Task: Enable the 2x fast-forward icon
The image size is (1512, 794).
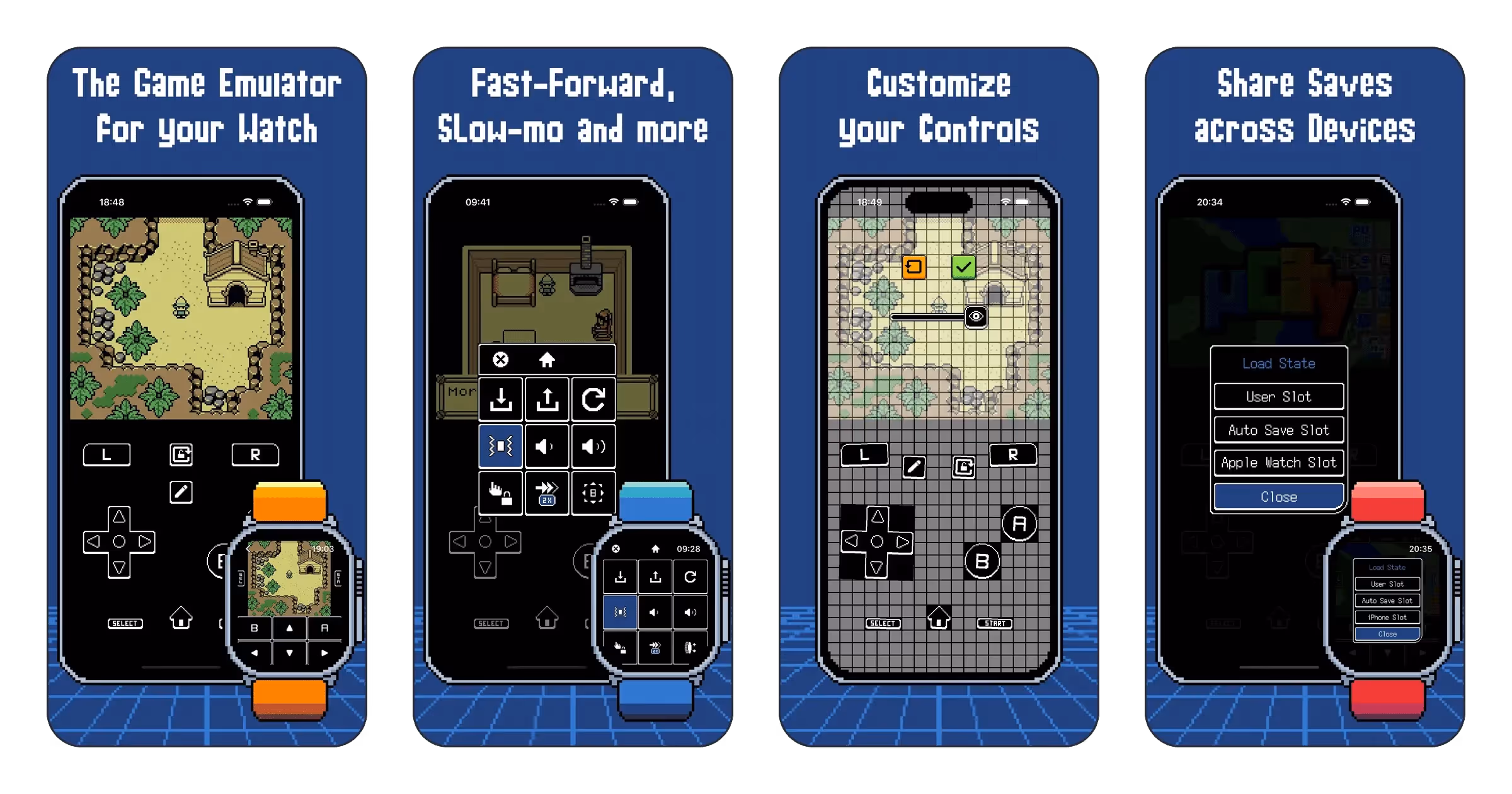Action: (x=547, y=494)
